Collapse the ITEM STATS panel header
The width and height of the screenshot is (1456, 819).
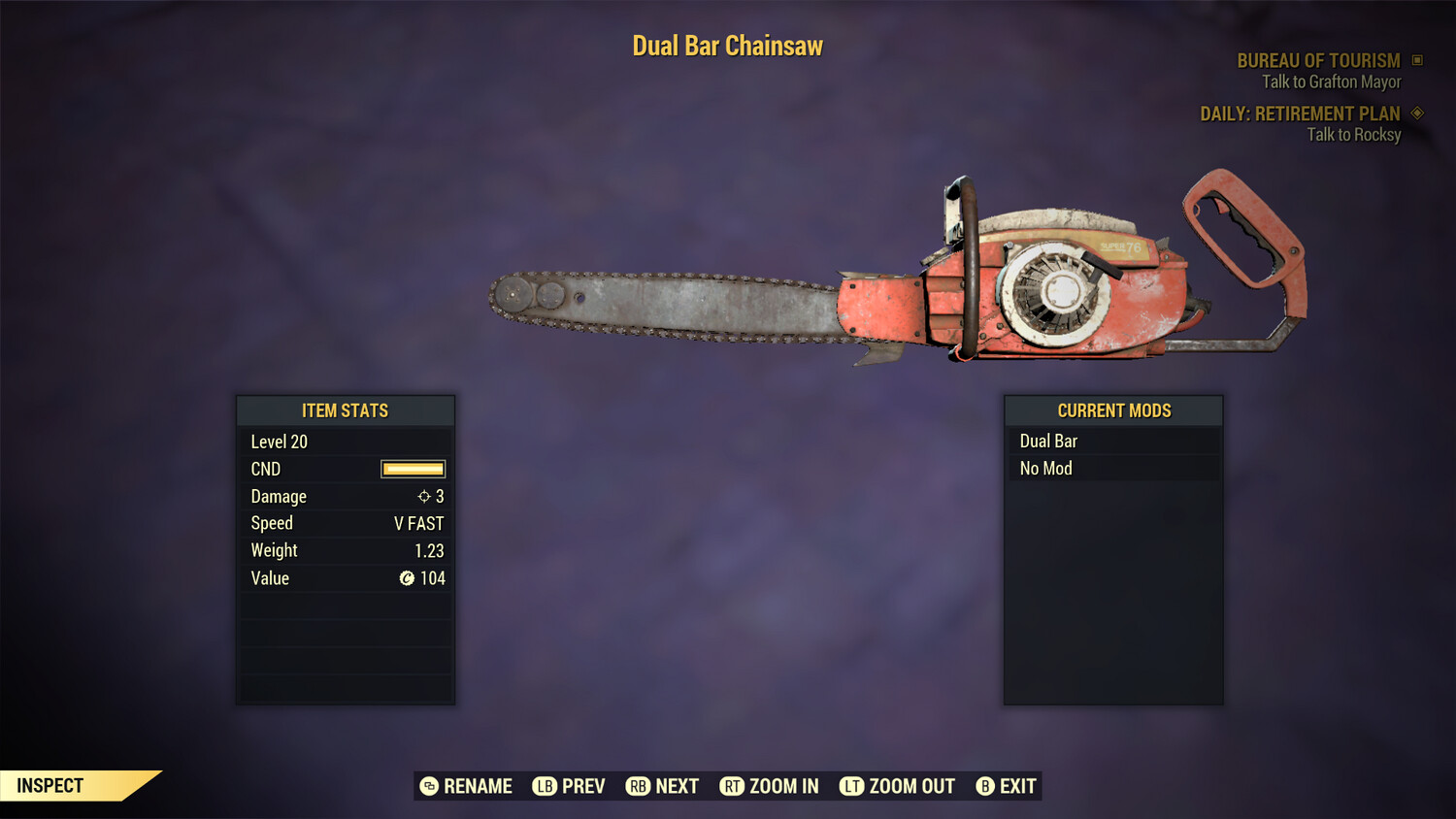pos(346,410)
